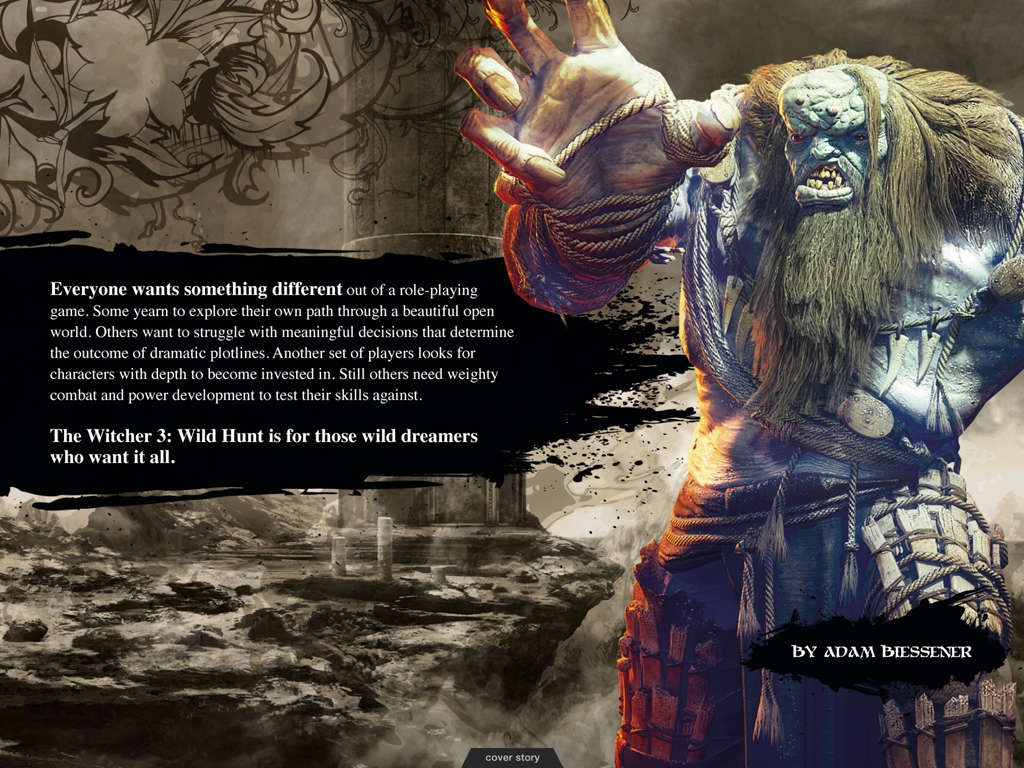
Task: Open the cover story tab
Action: (x=512, y=758)
